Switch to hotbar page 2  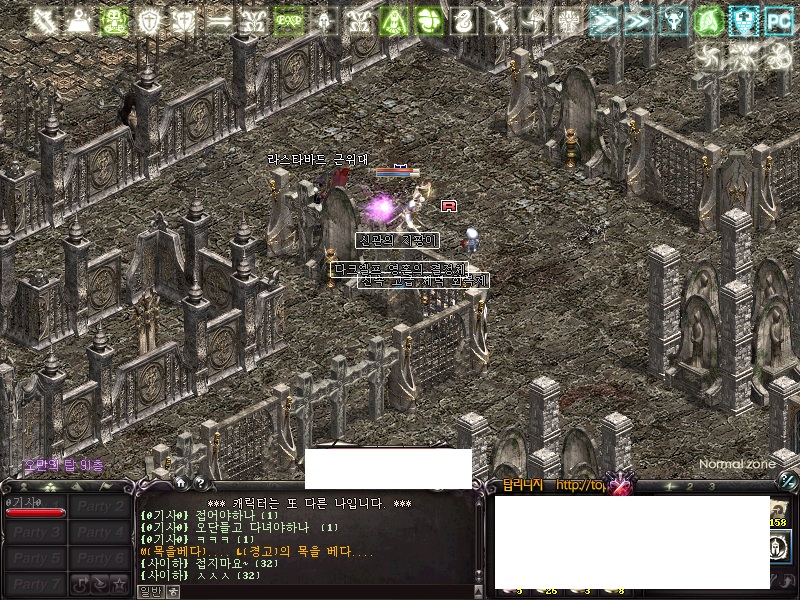(690, 486)
